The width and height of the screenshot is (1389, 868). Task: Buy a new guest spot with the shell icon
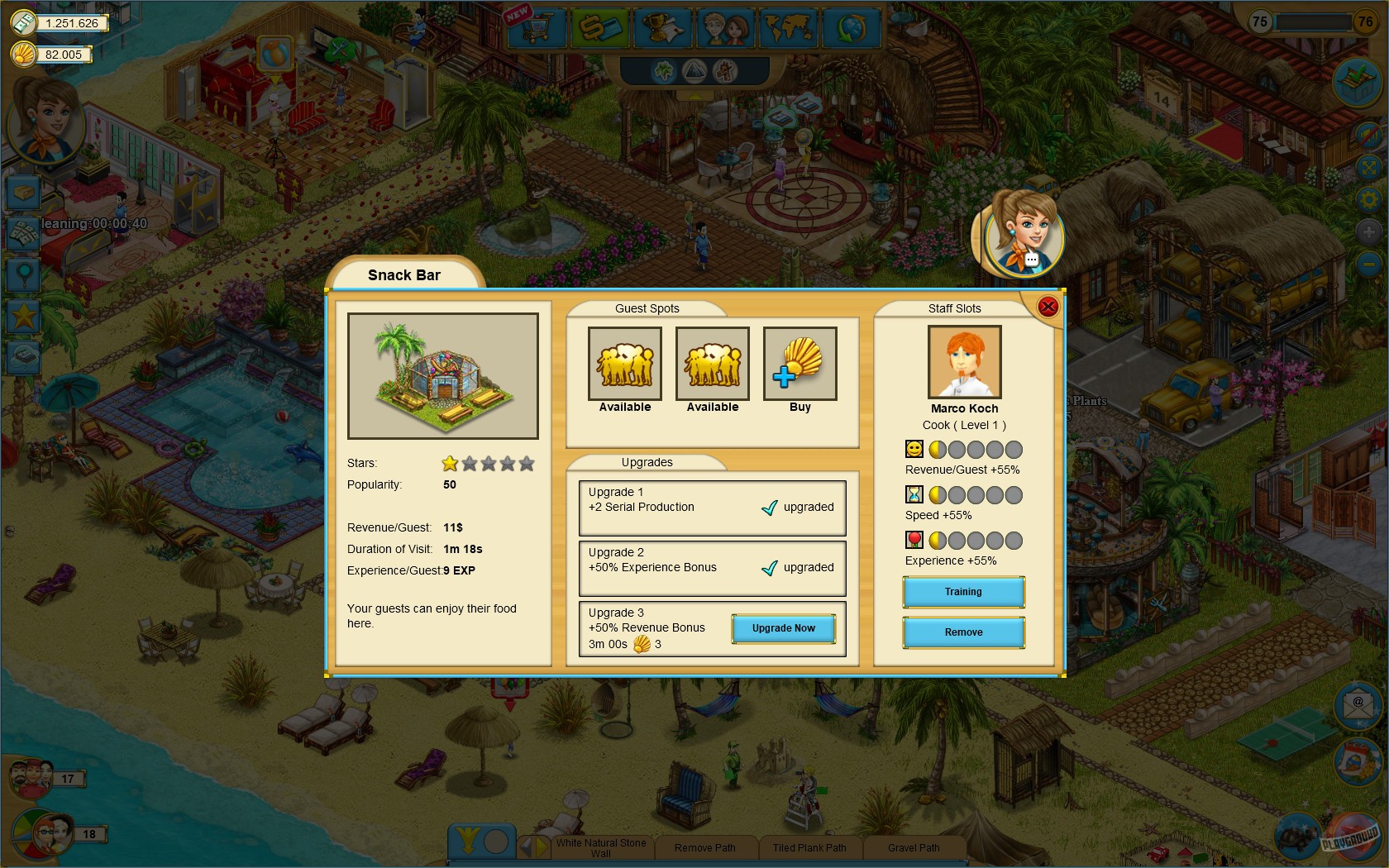tap(800, 363)
